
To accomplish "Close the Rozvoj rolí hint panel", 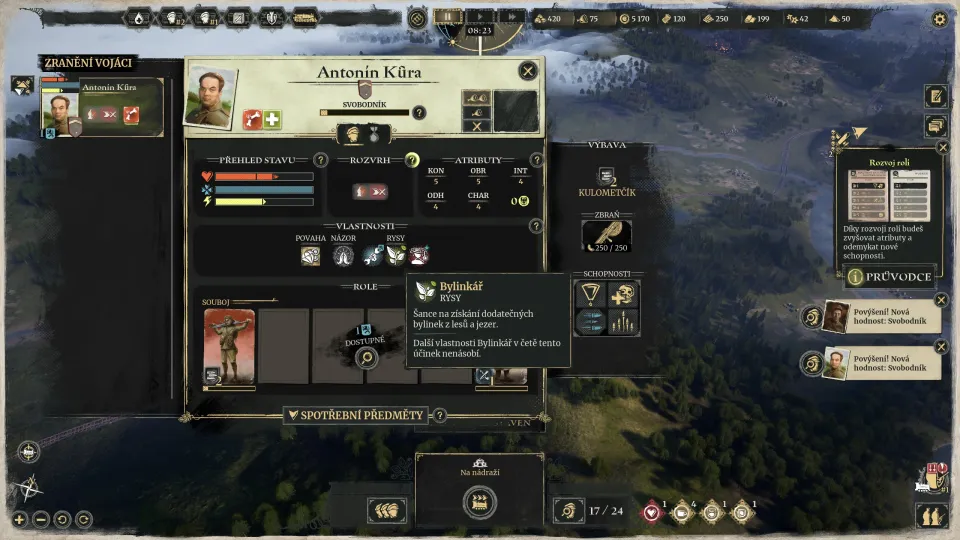I will (x=942, y=147).
